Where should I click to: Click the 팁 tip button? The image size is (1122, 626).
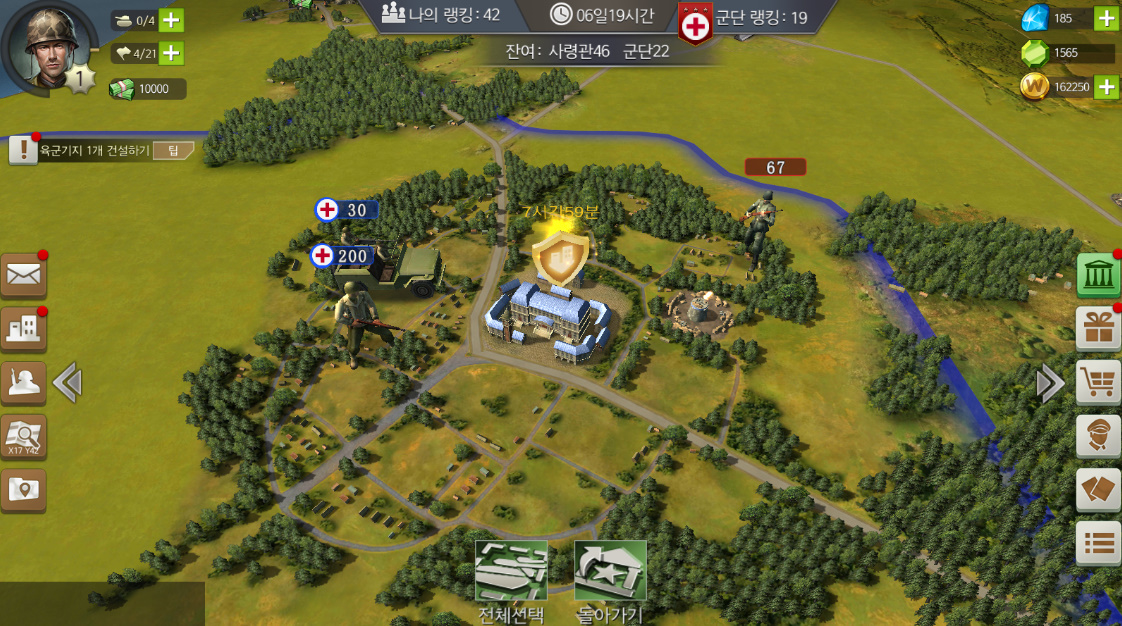tap(173, 151)
